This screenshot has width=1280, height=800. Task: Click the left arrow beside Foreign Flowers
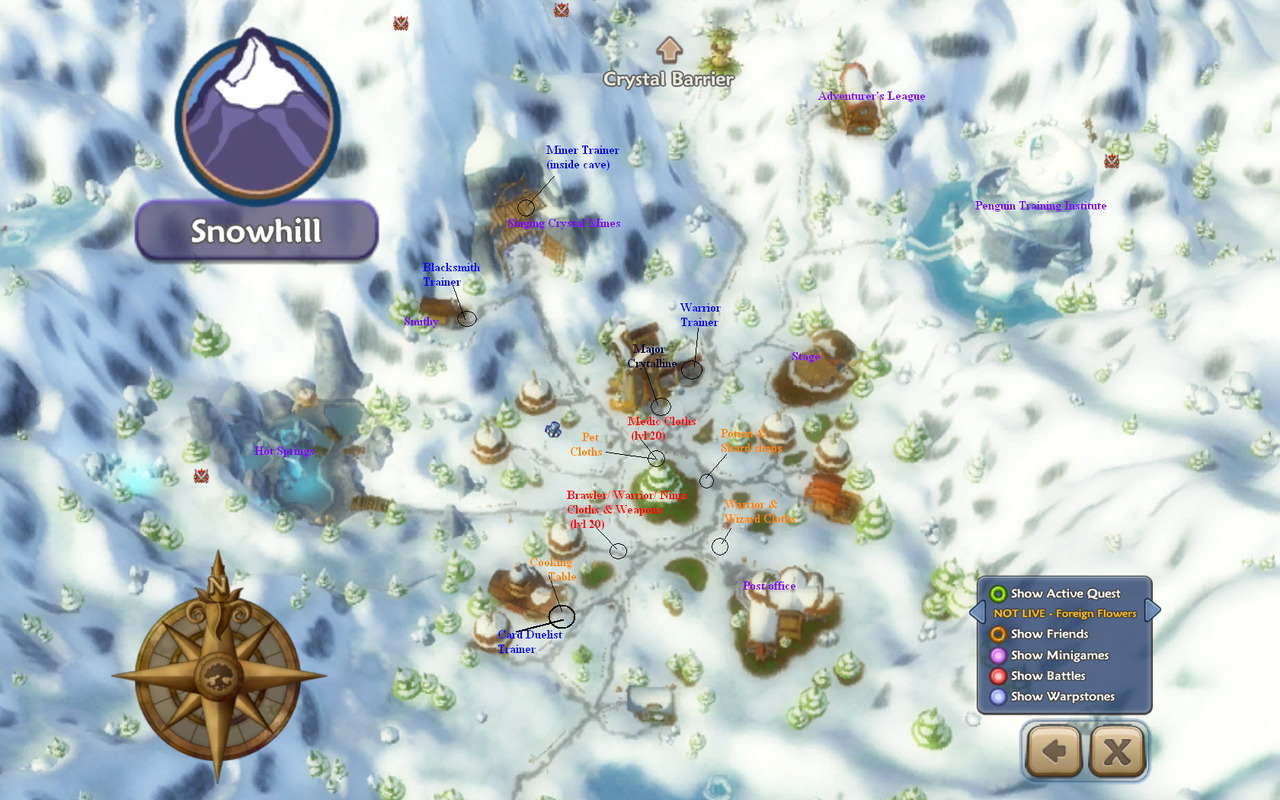pos(977,610)
